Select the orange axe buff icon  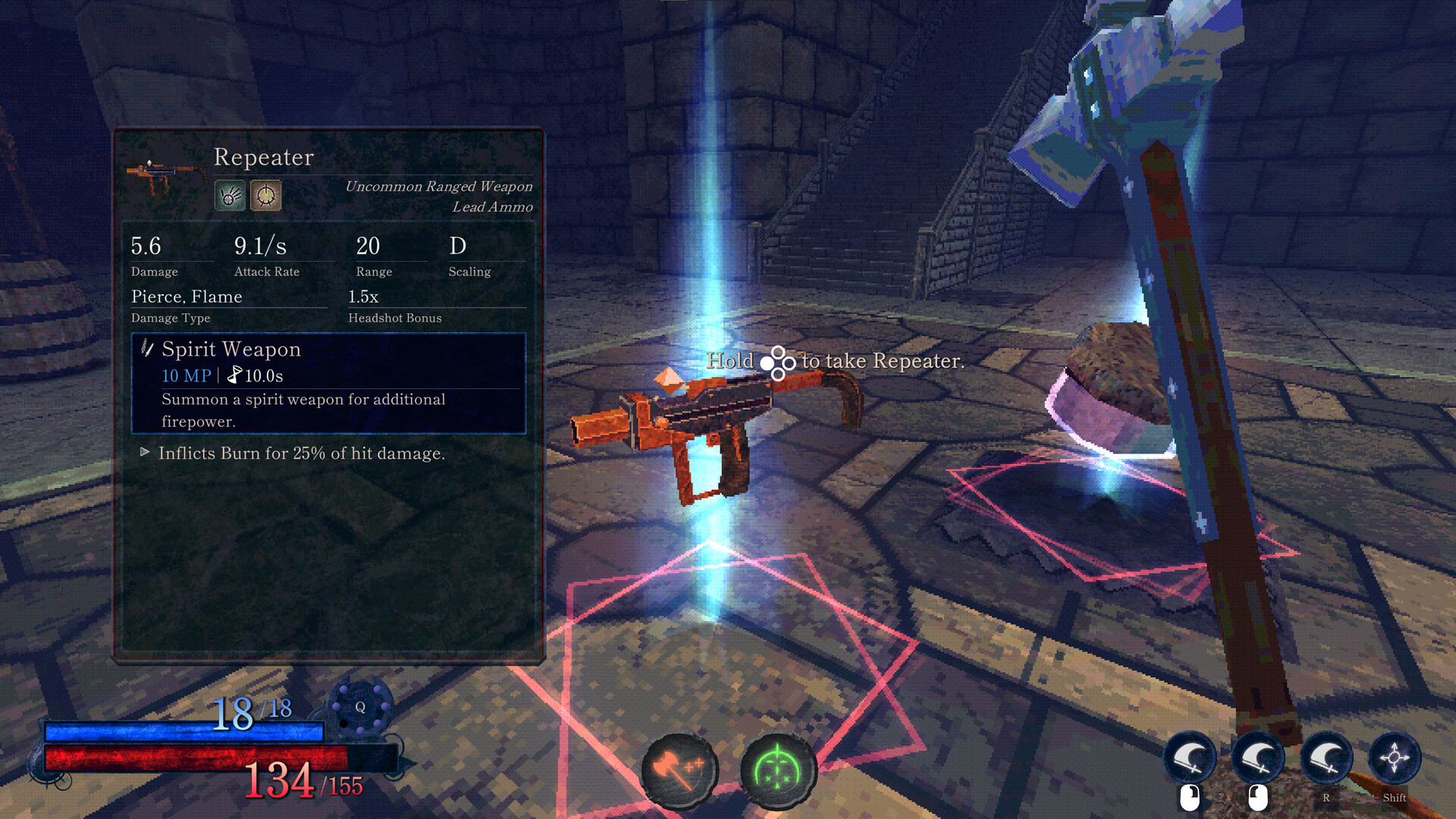(x=679, y=770)
